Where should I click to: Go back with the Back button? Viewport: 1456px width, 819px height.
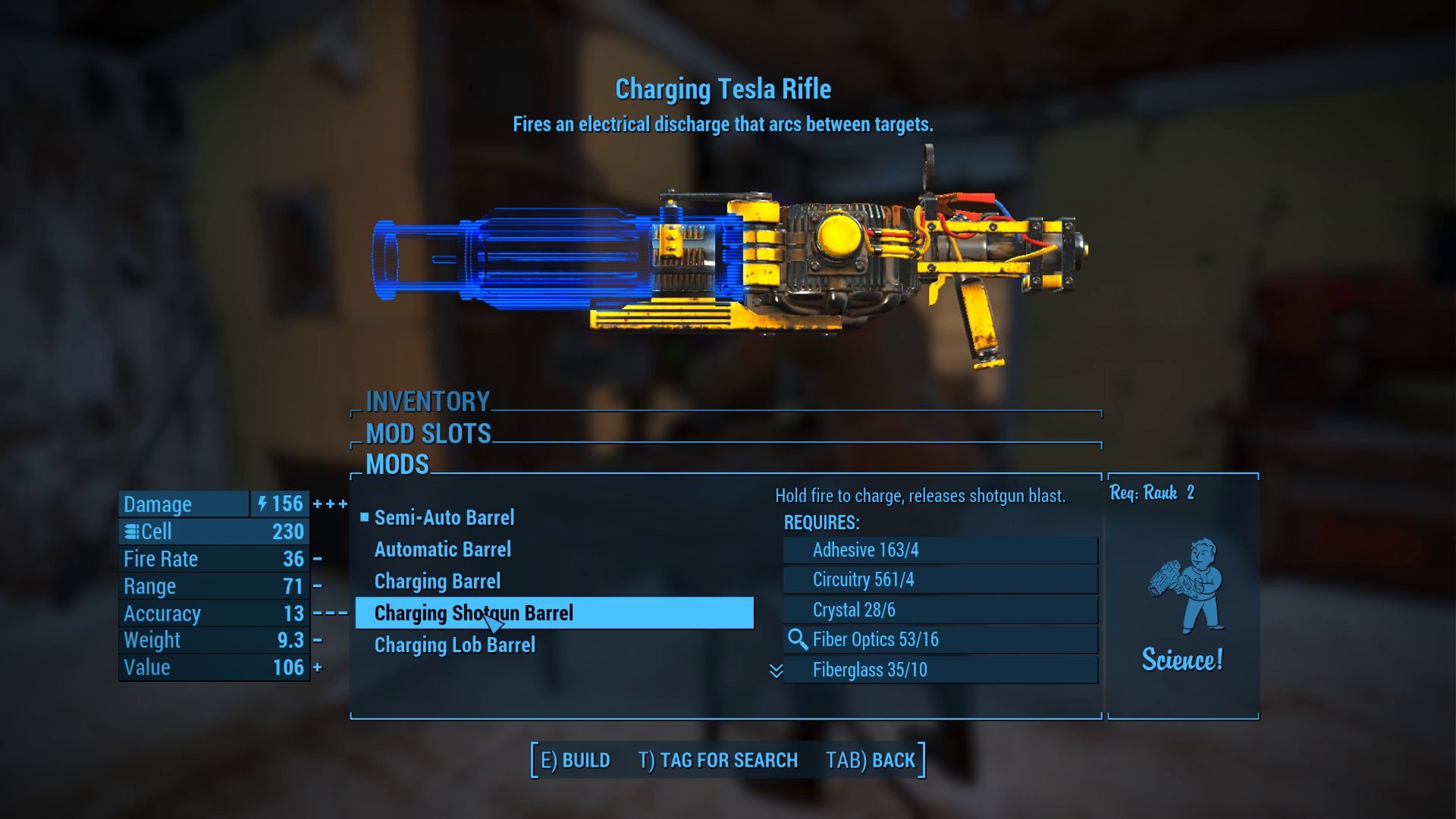pos(871,761)
